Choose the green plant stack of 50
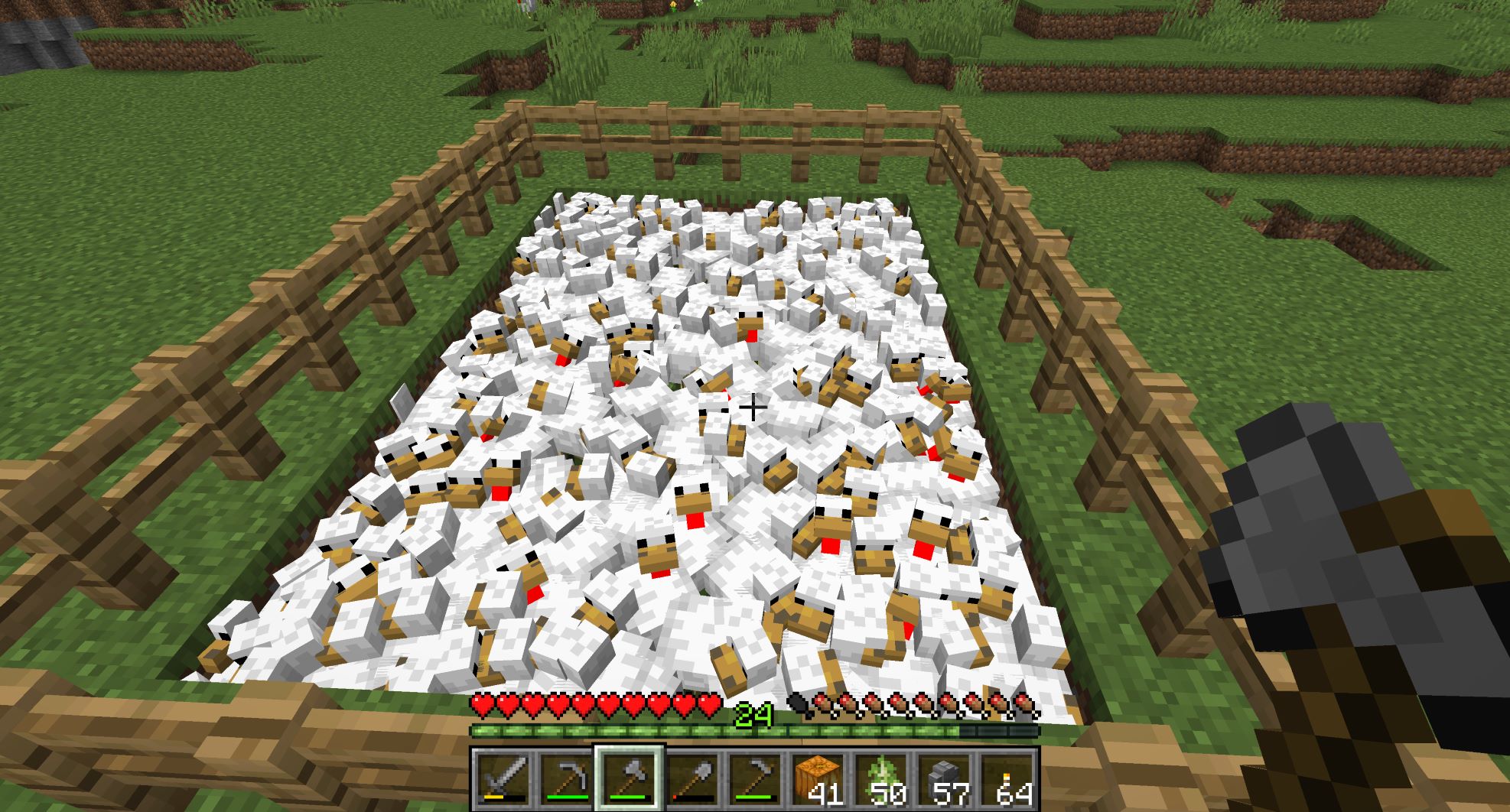This screenshot has height=812, width=1510. pyautogui.click(x=880, y=778)
